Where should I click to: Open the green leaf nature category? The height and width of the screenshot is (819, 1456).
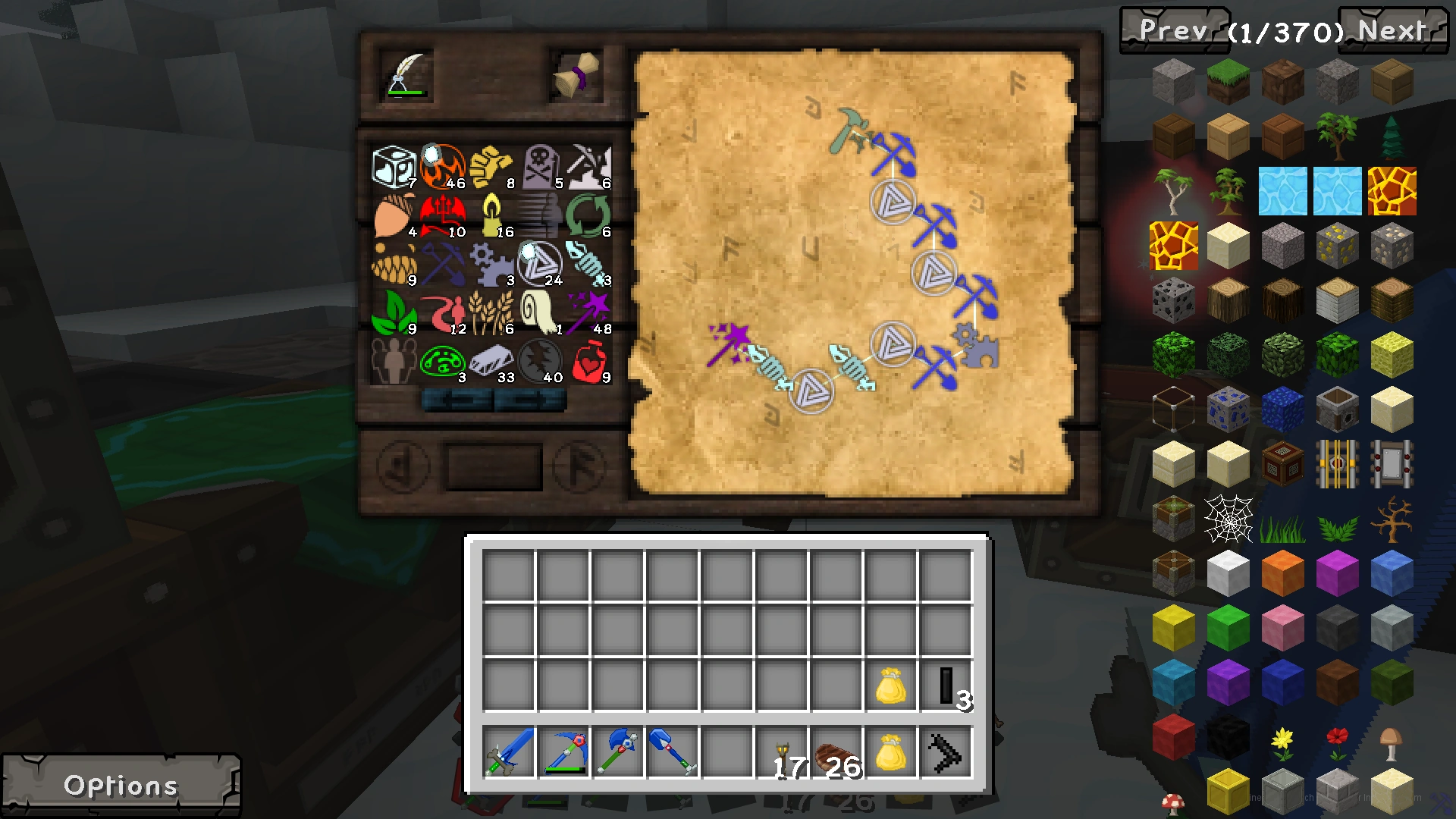point(395,312)
